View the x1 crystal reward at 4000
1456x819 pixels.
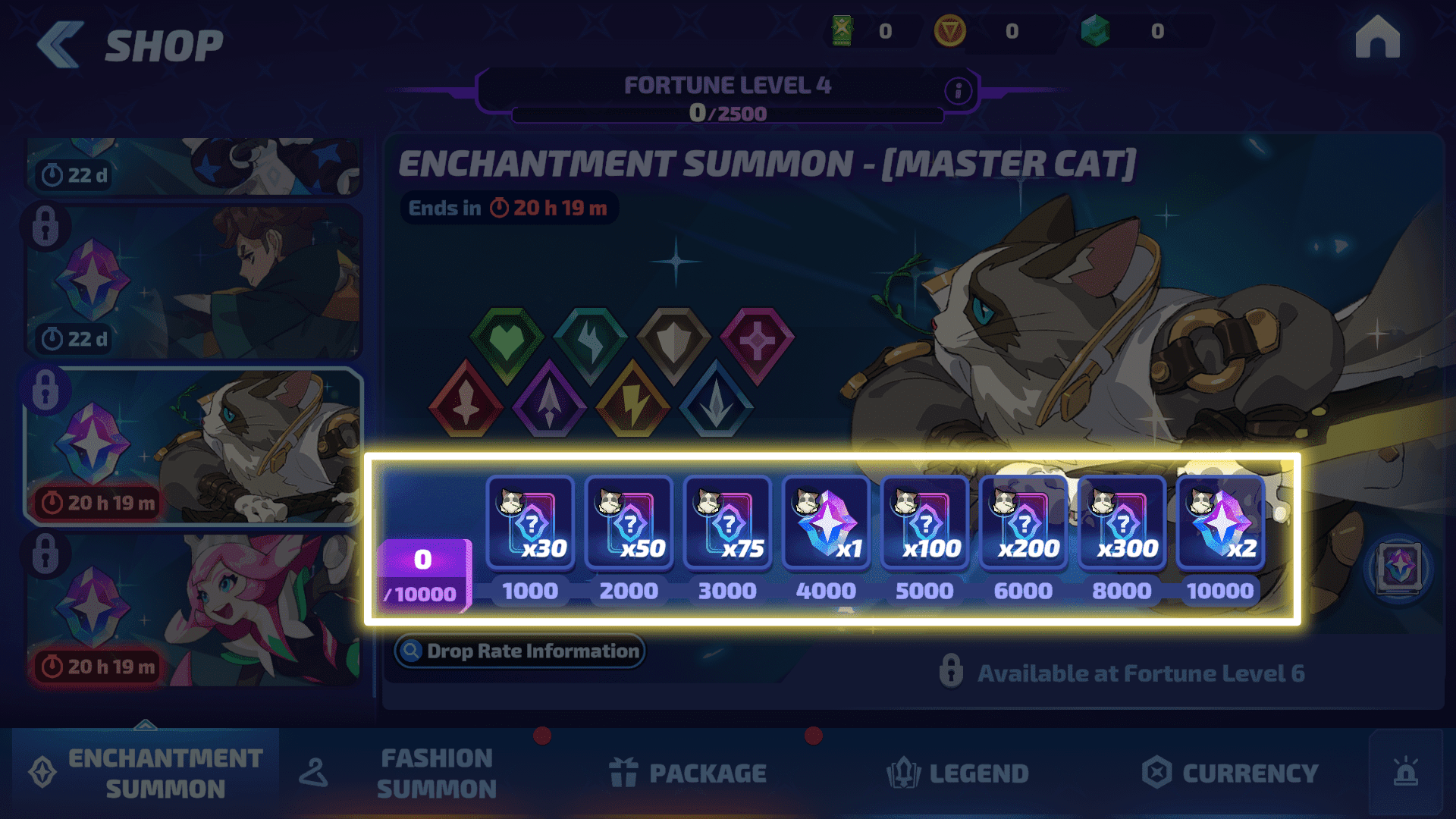826,522
